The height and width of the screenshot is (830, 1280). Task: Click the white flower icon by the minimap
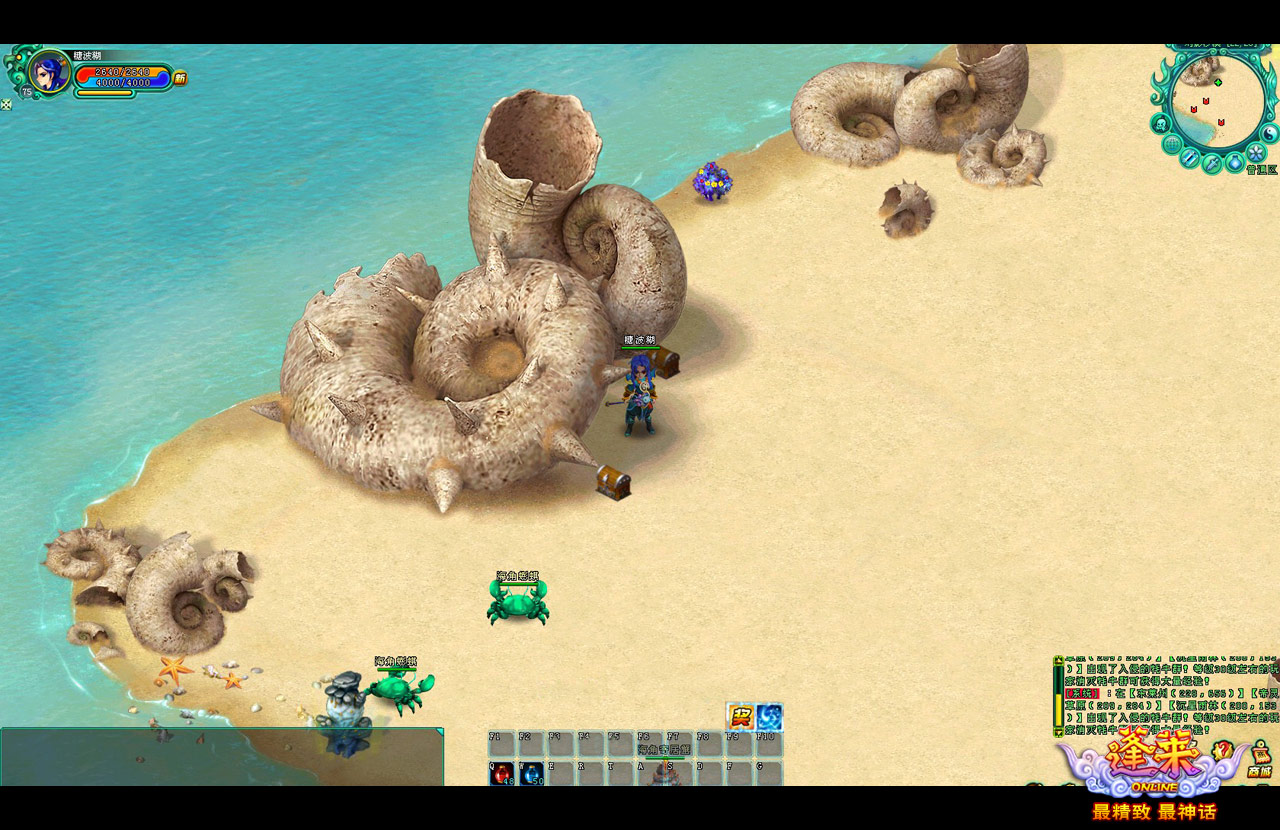[x=1256, y=152]
